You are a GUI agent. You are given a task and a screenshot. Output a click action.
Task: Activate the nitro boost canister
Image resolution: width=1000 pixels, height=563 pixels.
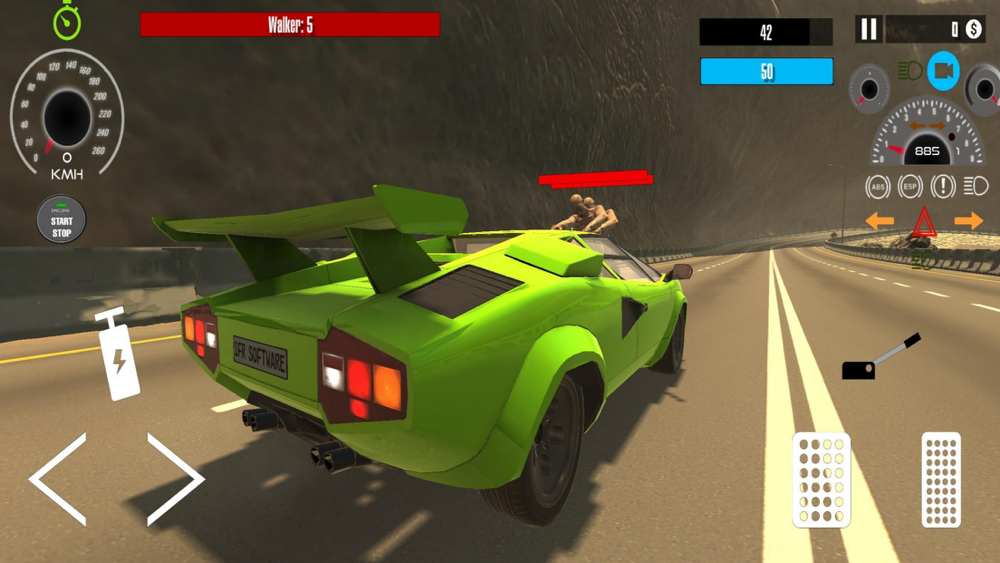tap(117, 355)
